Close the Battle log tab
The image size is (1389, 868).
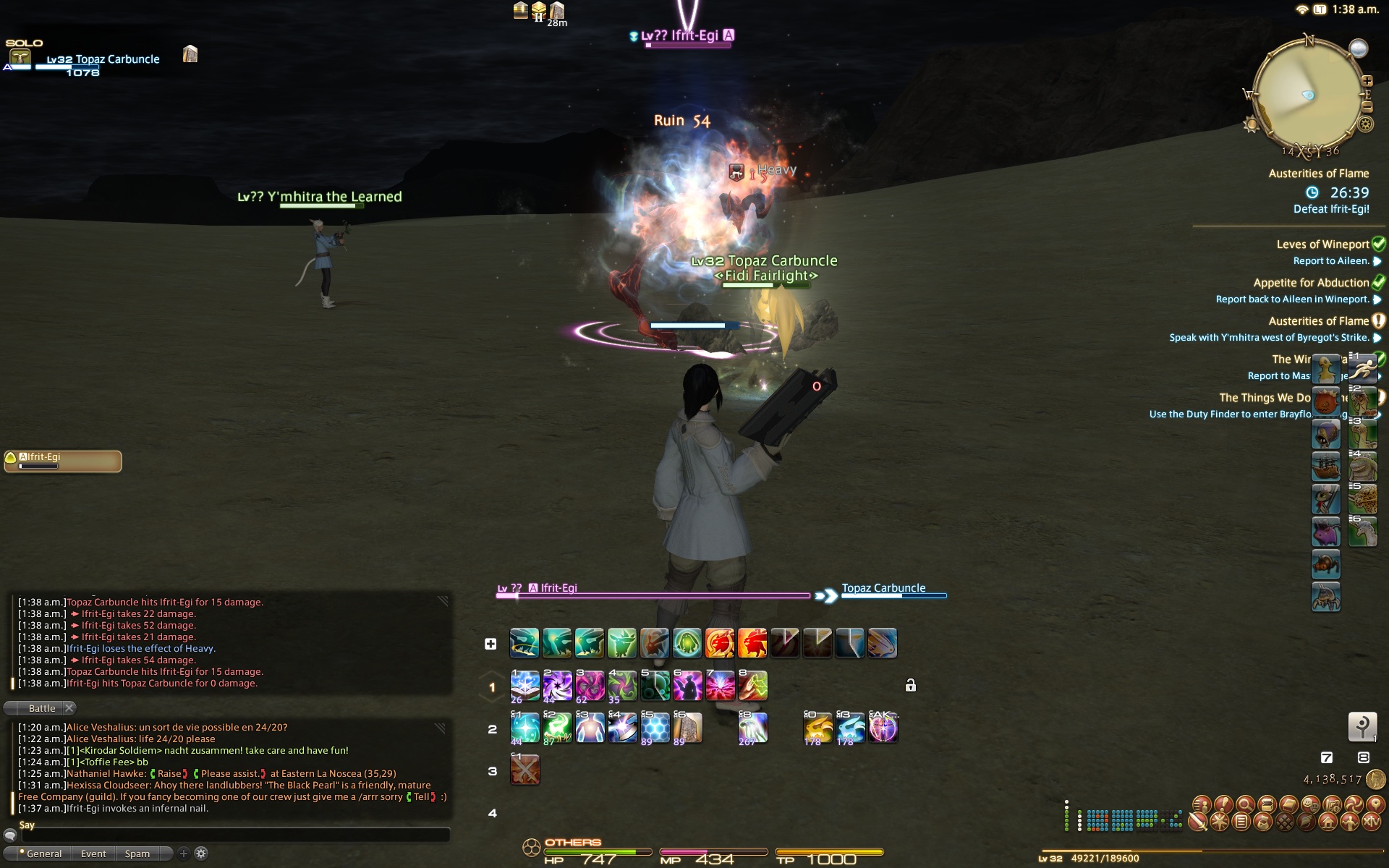(x=69, y=708)
